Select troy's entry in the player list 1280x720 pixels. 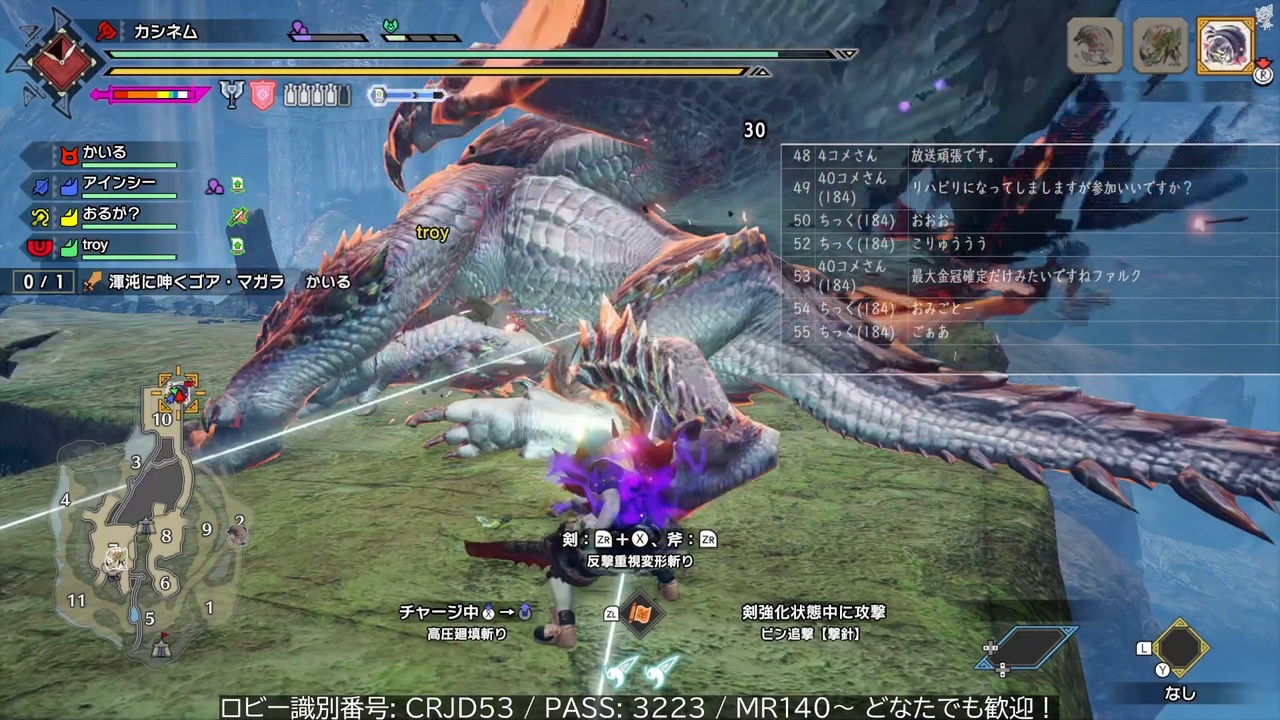95,245
